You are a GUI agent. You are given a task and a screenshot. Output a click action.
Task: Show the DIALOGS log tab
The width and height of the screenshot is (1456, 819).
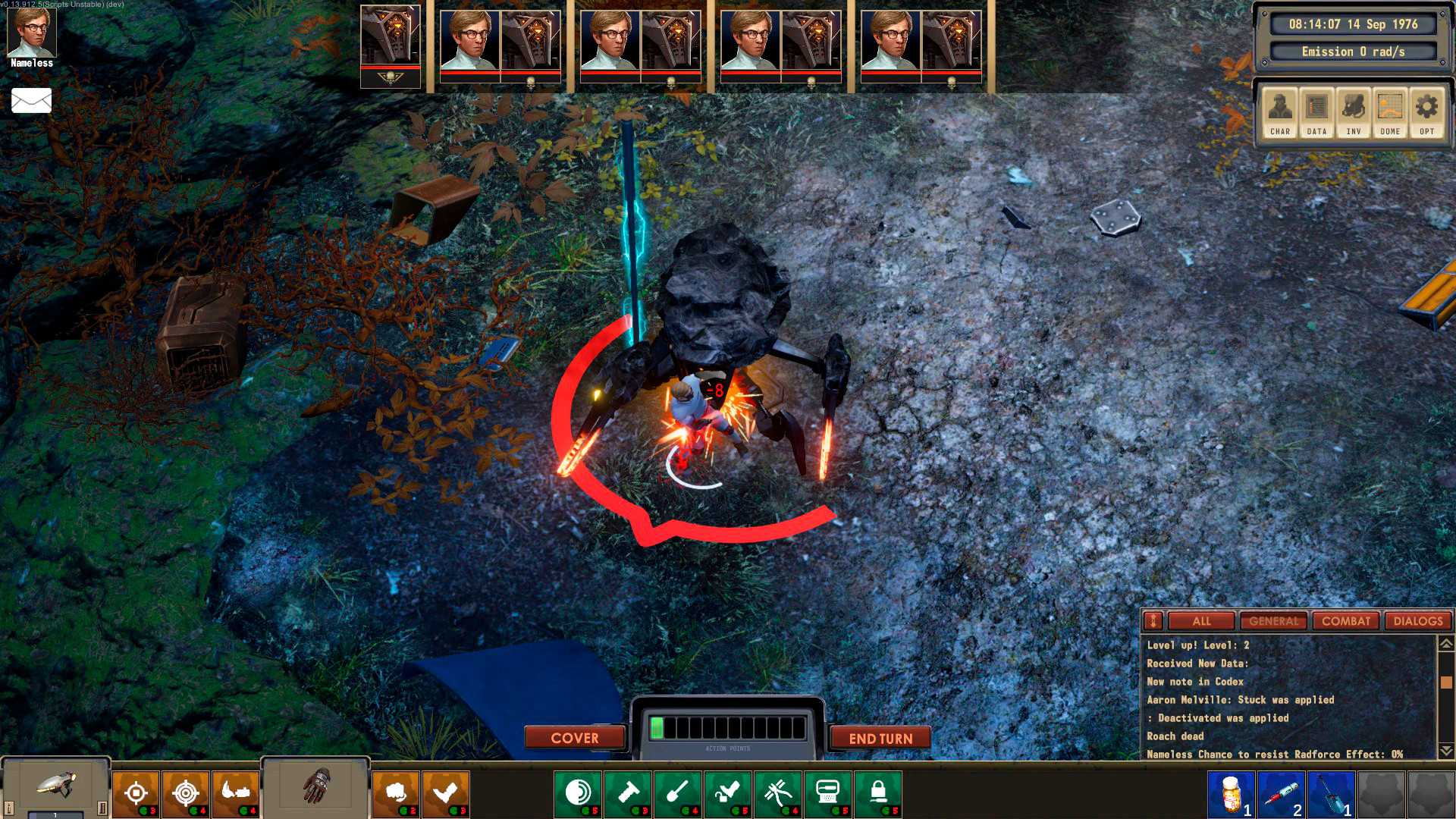(1418, 621)
